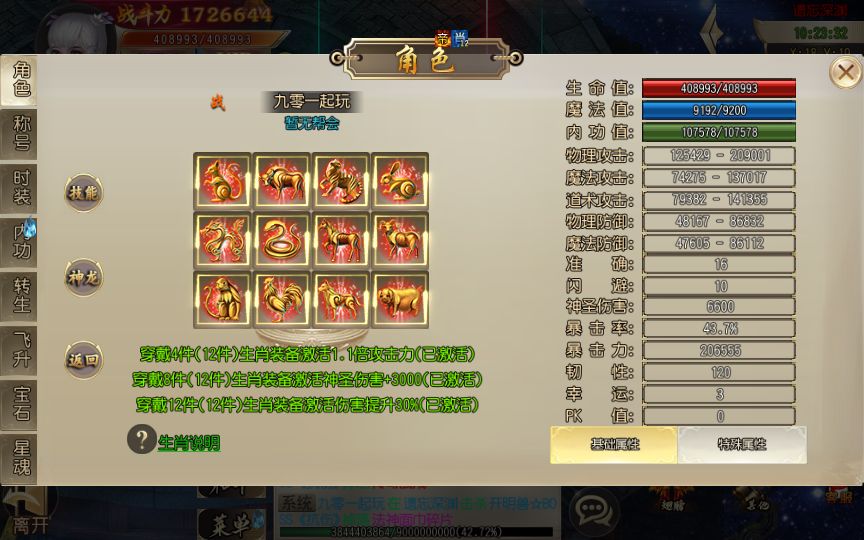
Task: Open the 星魂 tab
Action: [20, 458]
